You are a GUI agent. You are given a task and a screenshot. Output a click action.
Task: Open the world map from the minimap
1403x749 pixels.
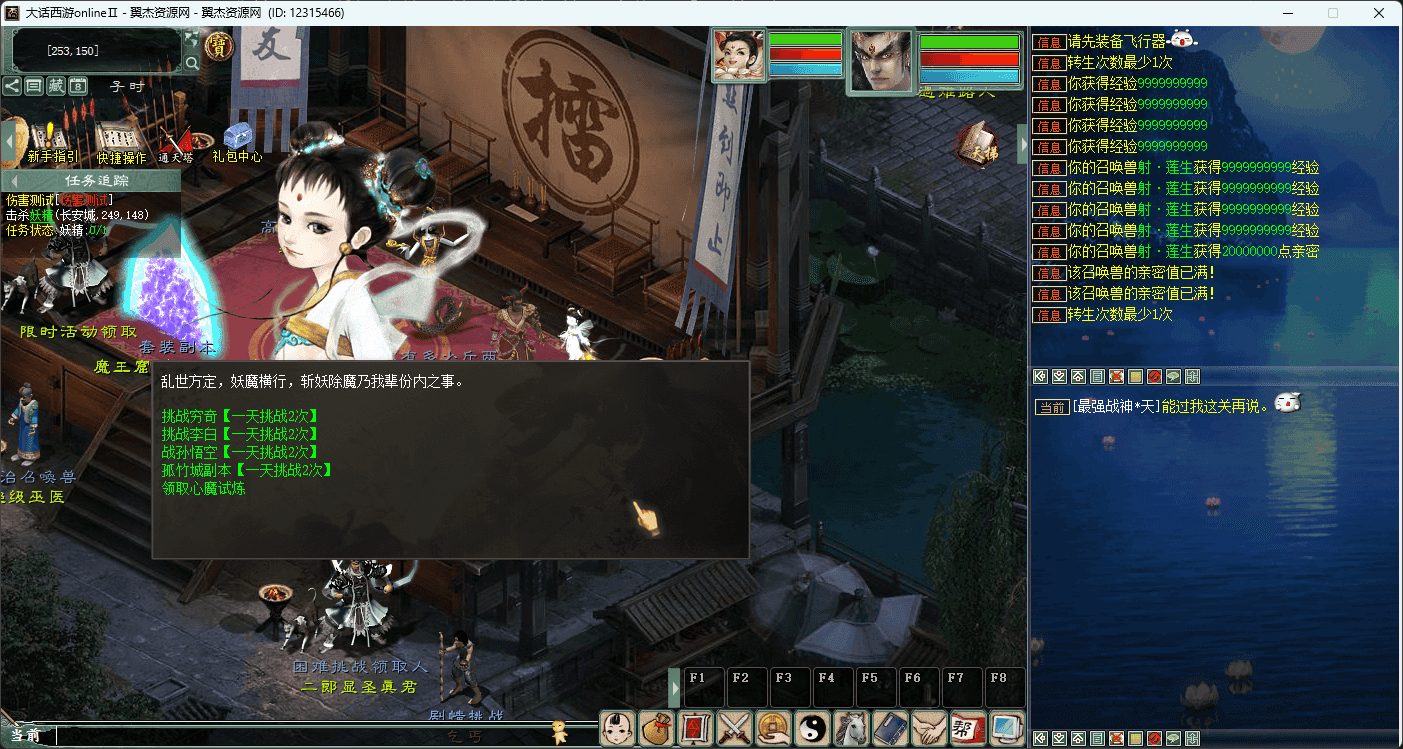click(x=191, y=39)
